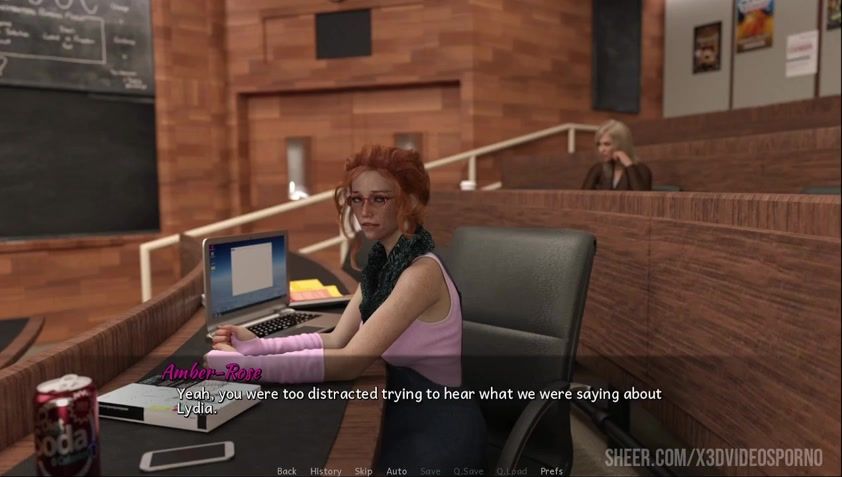Activate Skip in the quick menu
This screenshot has height=477, width=842.
(x=363, y=471)
